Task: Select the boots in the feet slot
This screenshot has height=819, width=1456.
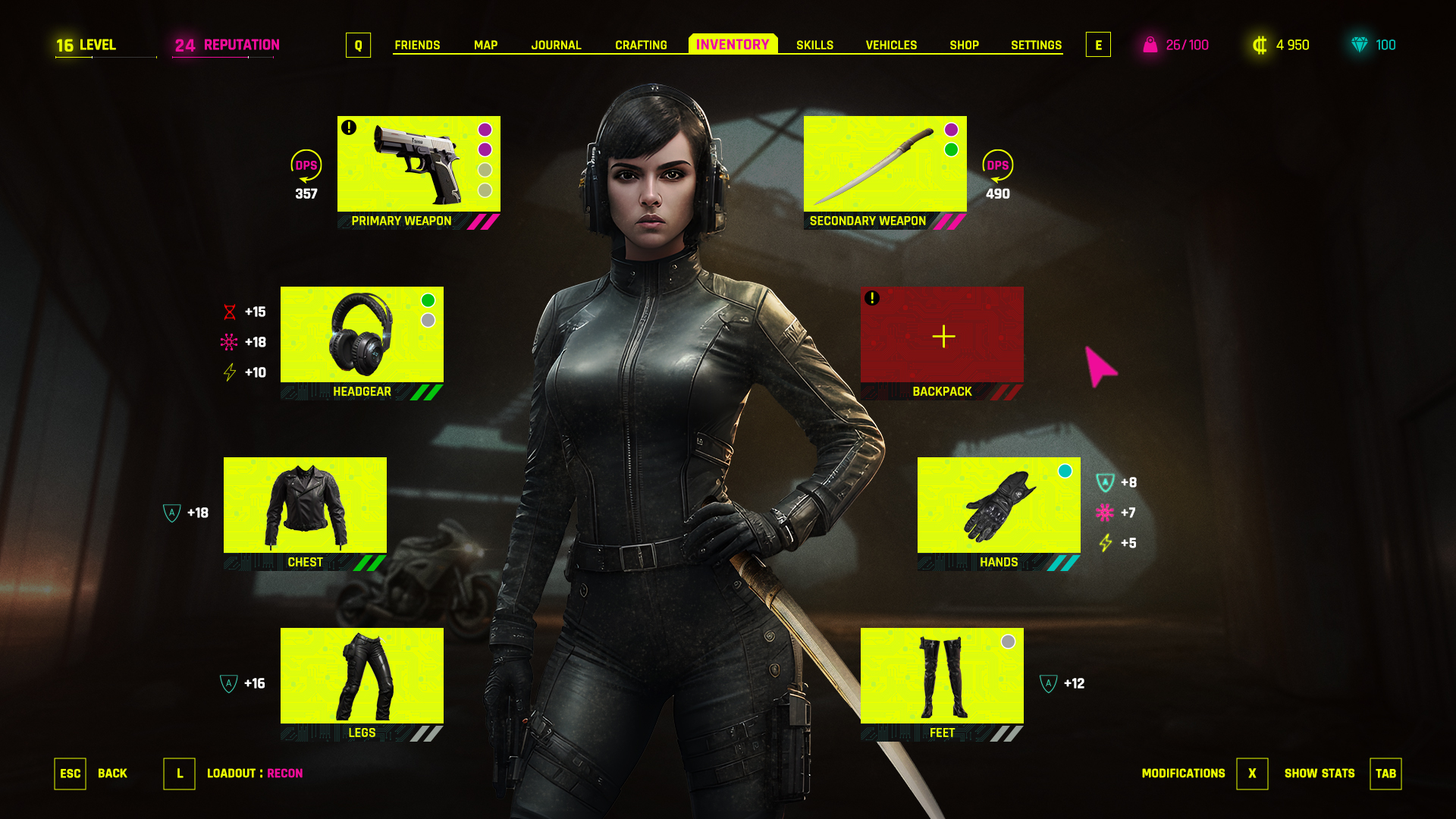Action: point(942,676)
